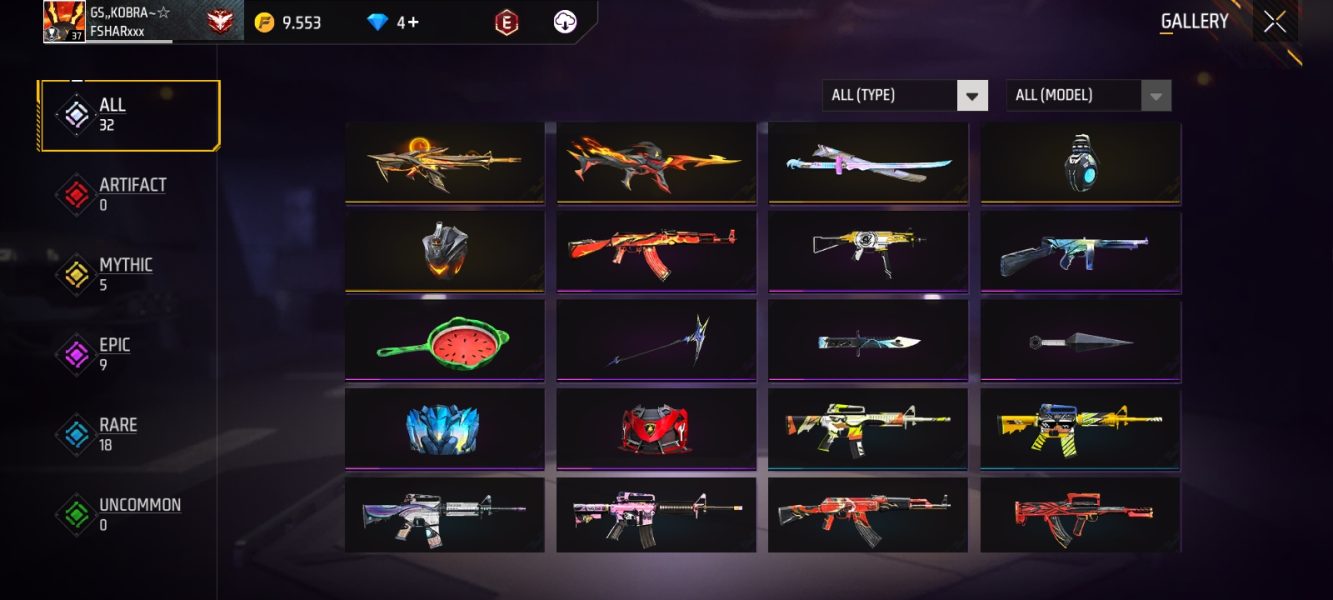This screenshot has width=1333, height=600.
Task: Choose the blue katana skin tile
Action: [868, 163]
